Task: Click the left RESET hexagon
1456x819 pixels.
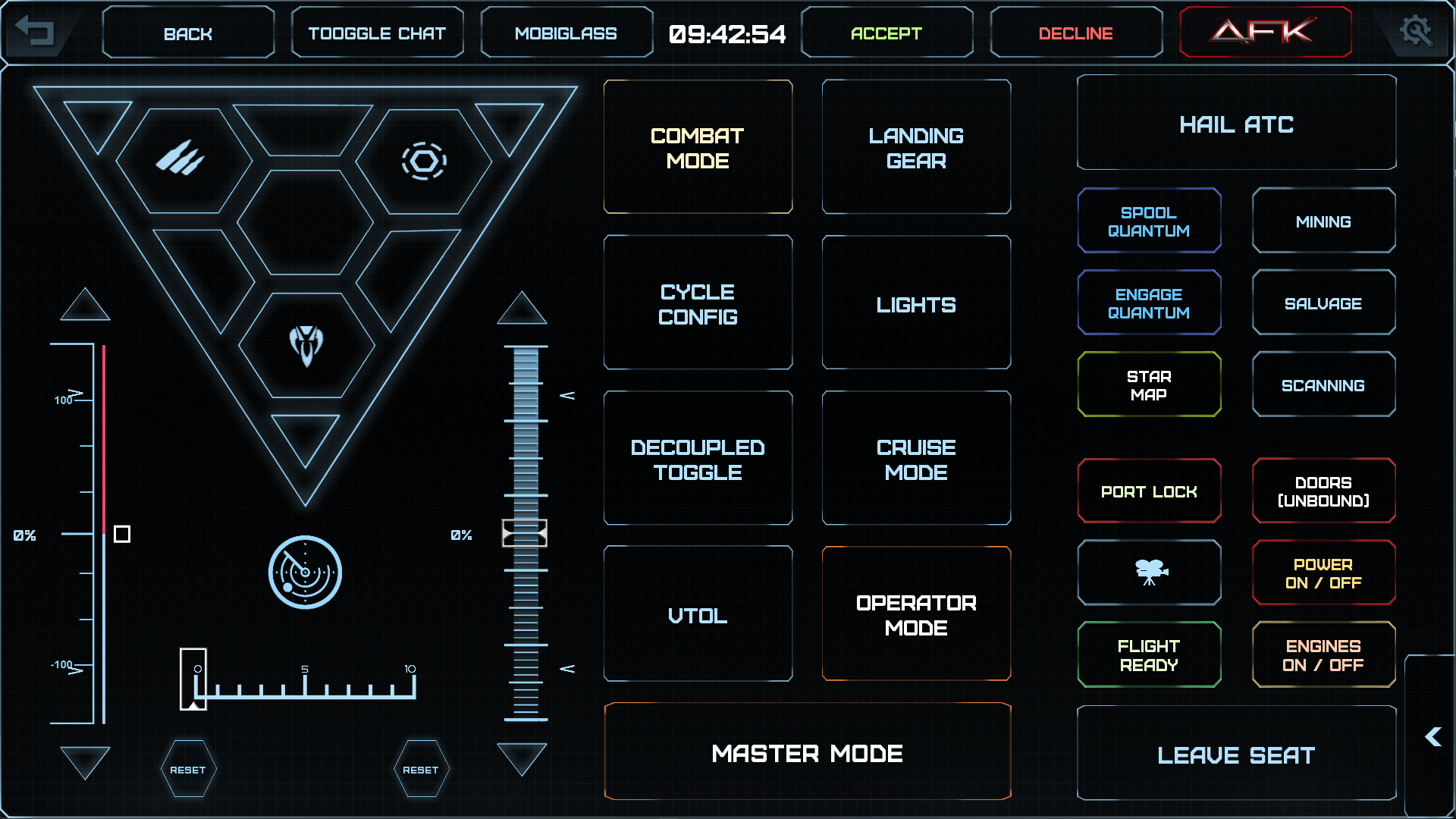Action: coord(189,768)
